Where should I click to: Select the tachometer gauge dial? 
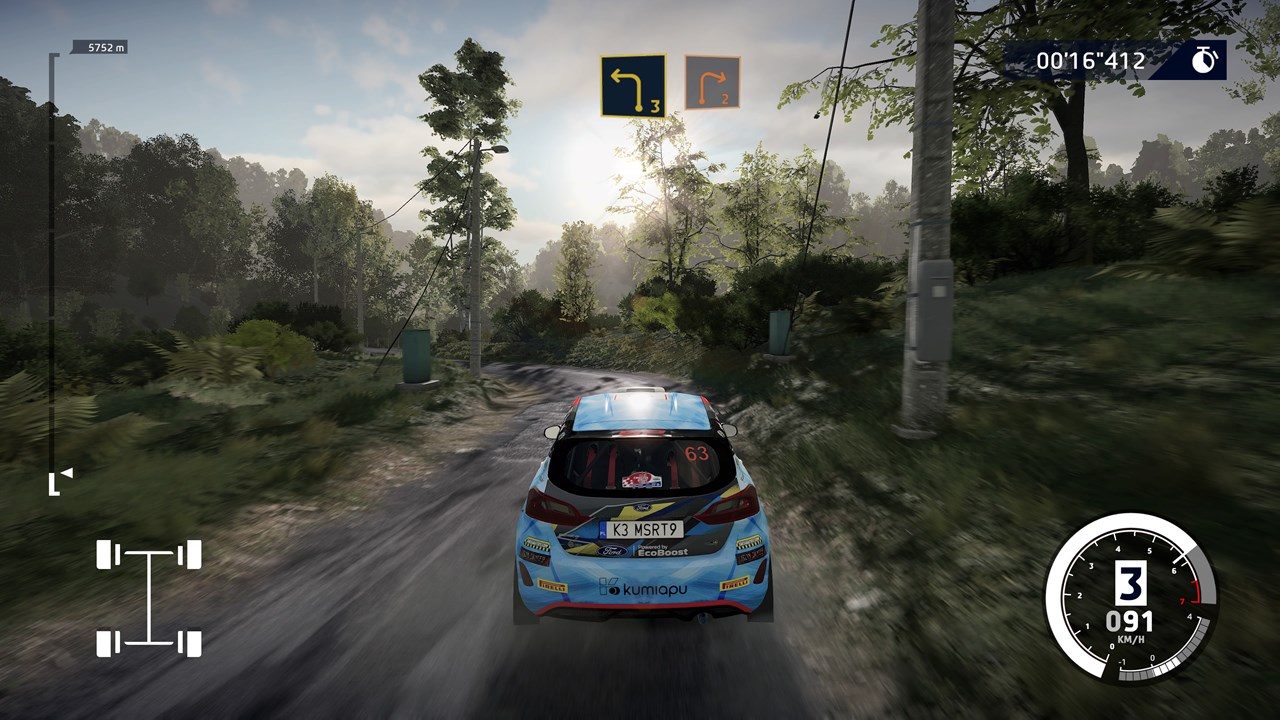(1130, 599)
